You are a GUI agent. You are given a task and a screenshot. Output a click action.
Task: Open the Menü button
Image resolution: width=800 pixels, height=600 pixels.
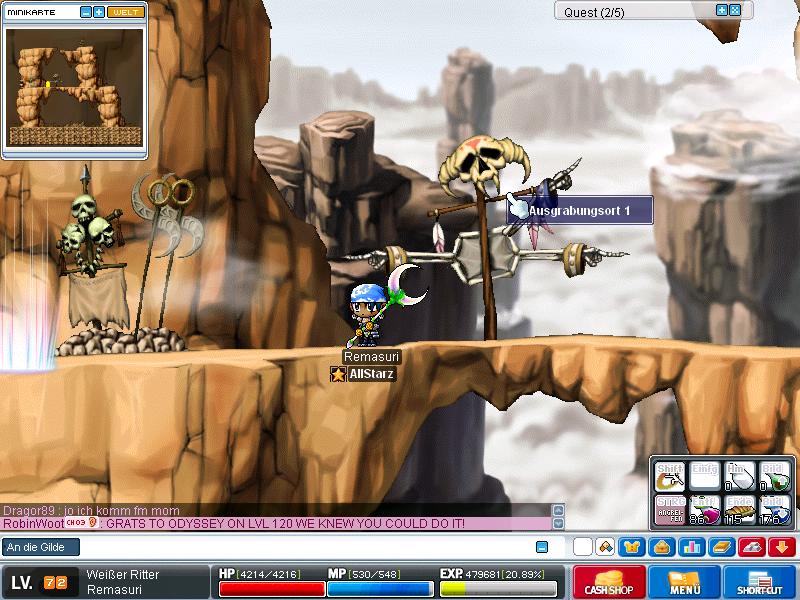pos(684,582)
